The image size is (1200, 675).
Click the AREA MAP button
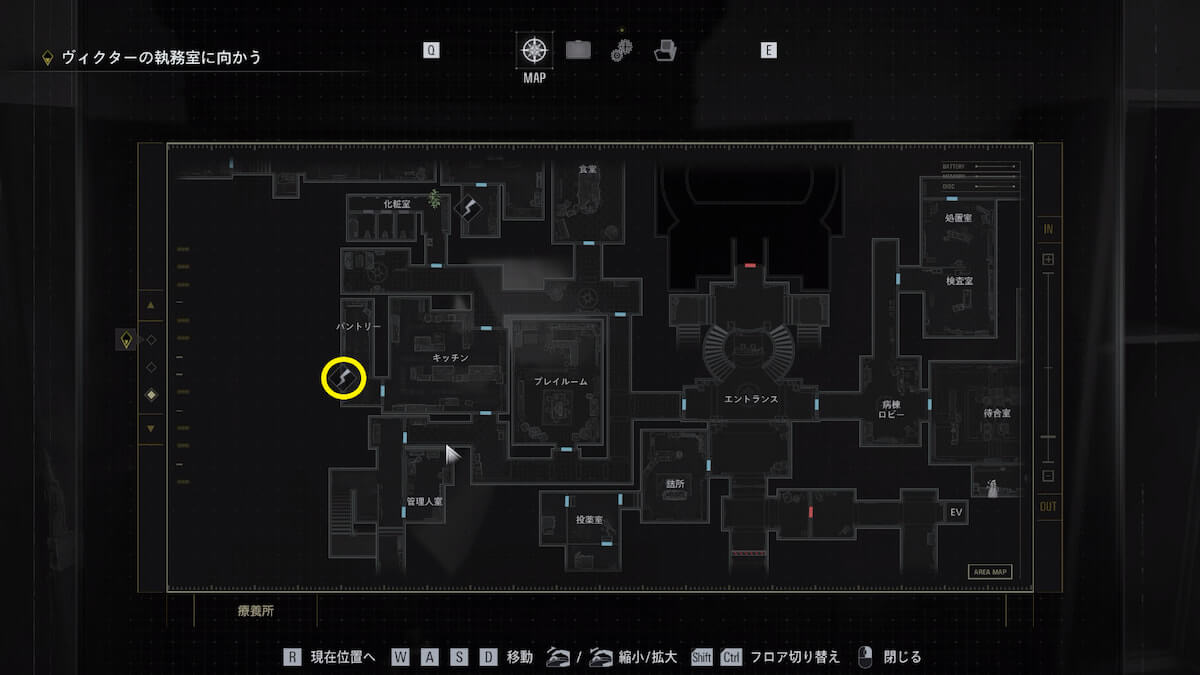(990, 572)
